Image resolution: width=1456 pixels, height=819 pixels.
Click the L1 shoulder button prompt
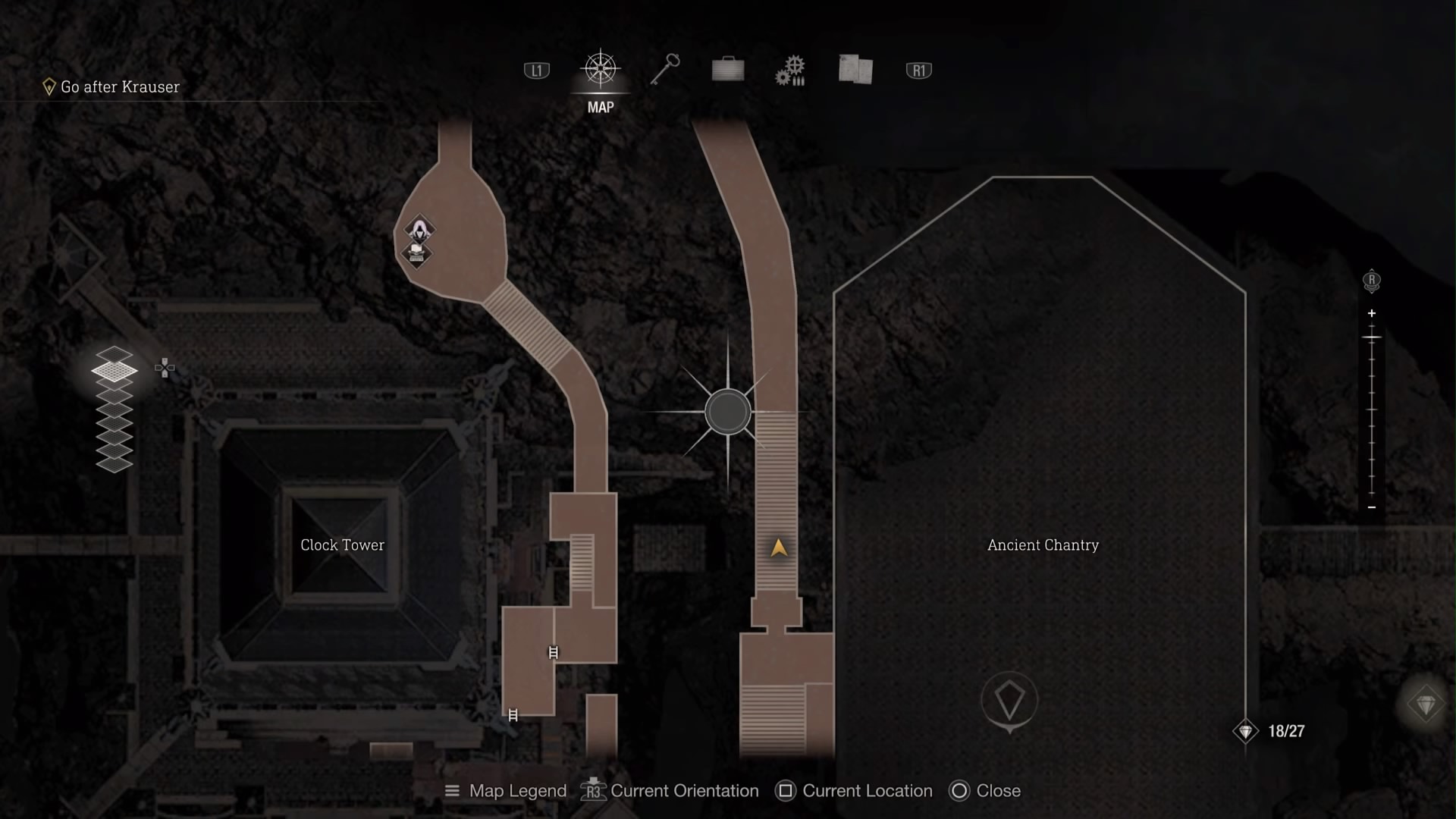point(535,69)
